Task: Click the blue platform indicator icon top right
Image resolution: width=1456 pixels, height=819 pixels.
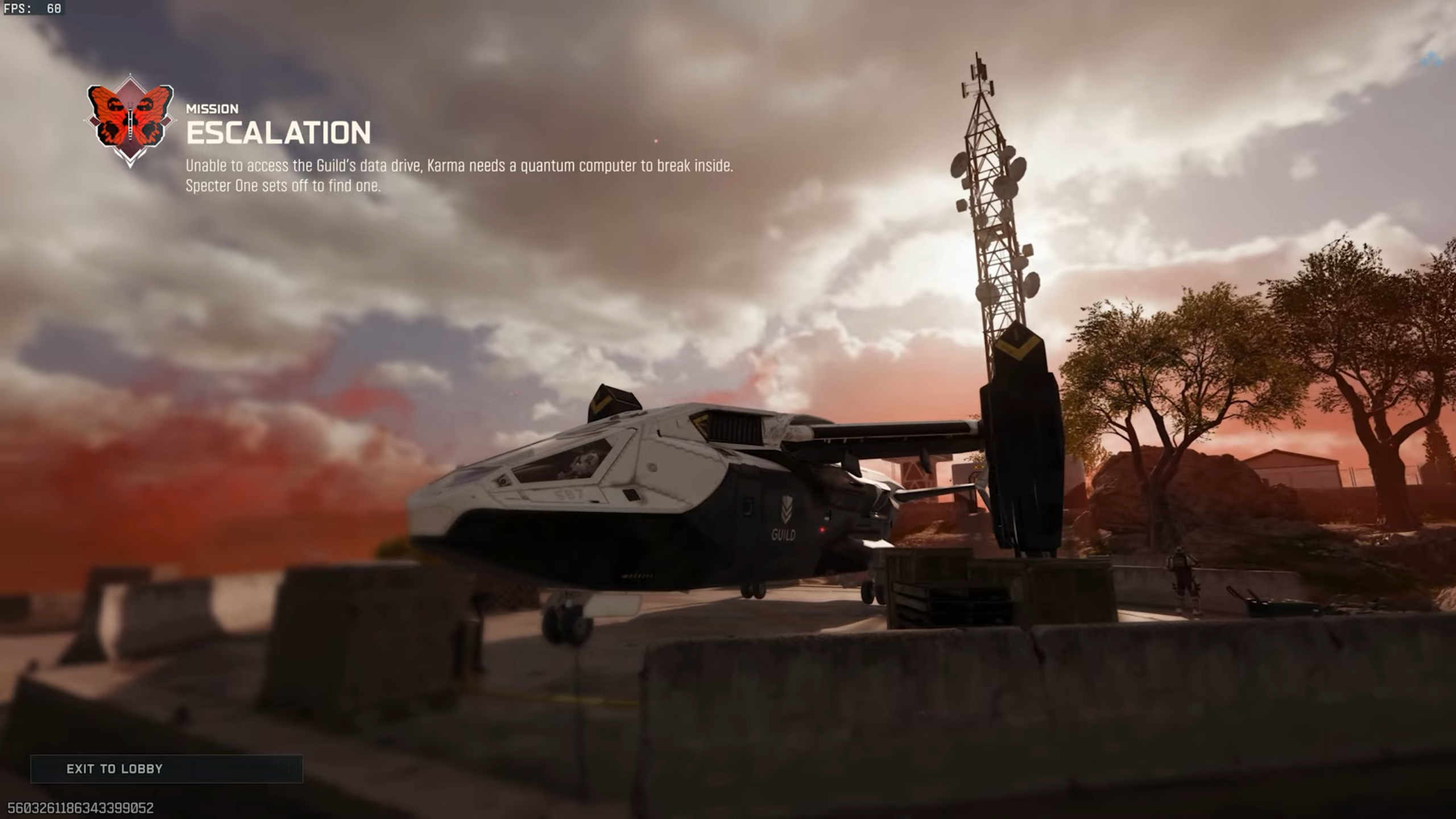Action: click(1432, 60)
